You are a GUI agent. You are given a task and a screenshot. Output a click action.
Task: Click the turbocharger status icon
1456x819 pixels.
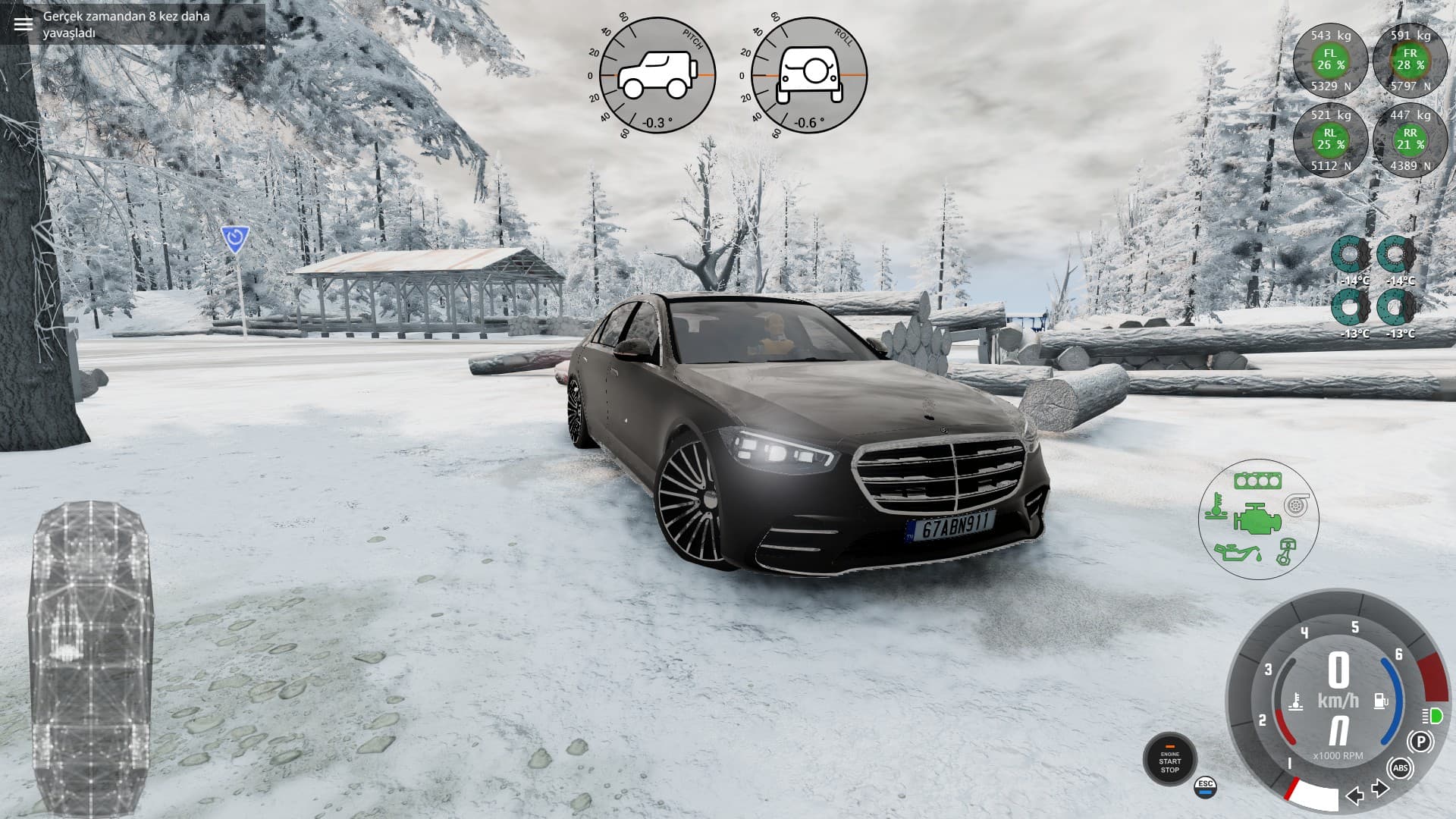click(1297, 504)
